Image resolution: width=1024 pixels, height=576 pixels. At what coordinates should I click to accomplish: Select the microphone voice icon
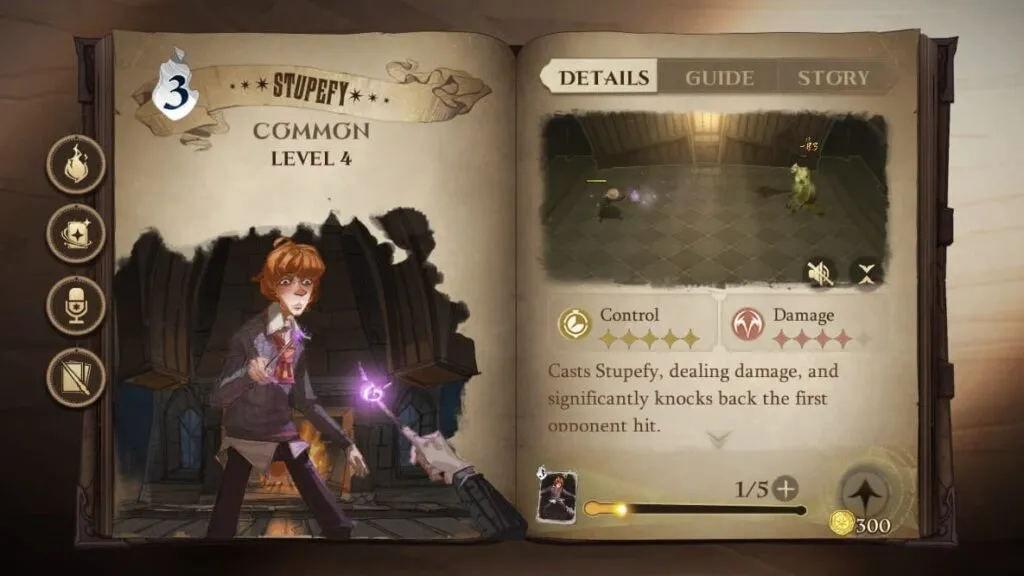[76, 304]
